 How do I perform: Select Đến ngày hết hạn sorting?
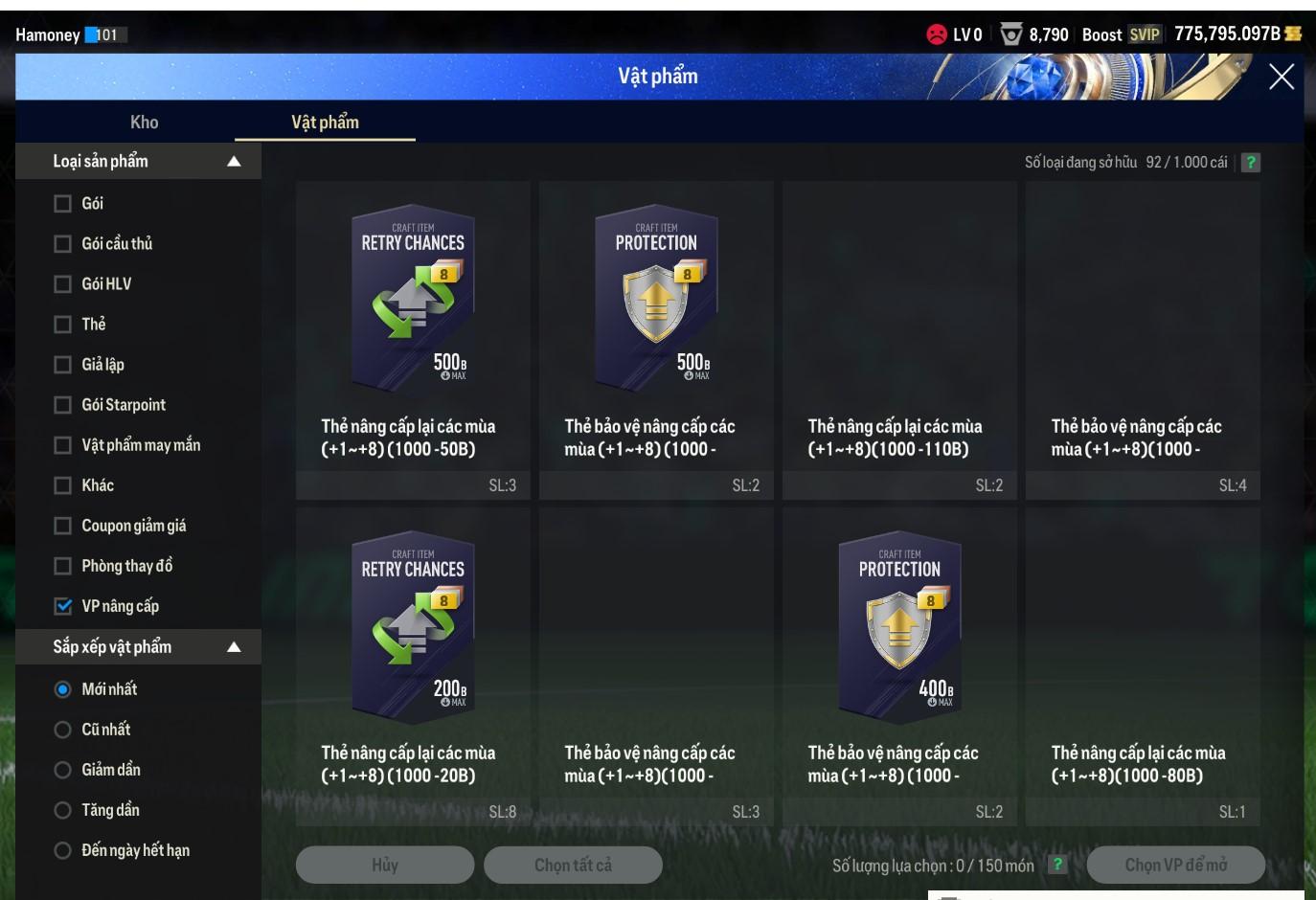pos(63,850)
